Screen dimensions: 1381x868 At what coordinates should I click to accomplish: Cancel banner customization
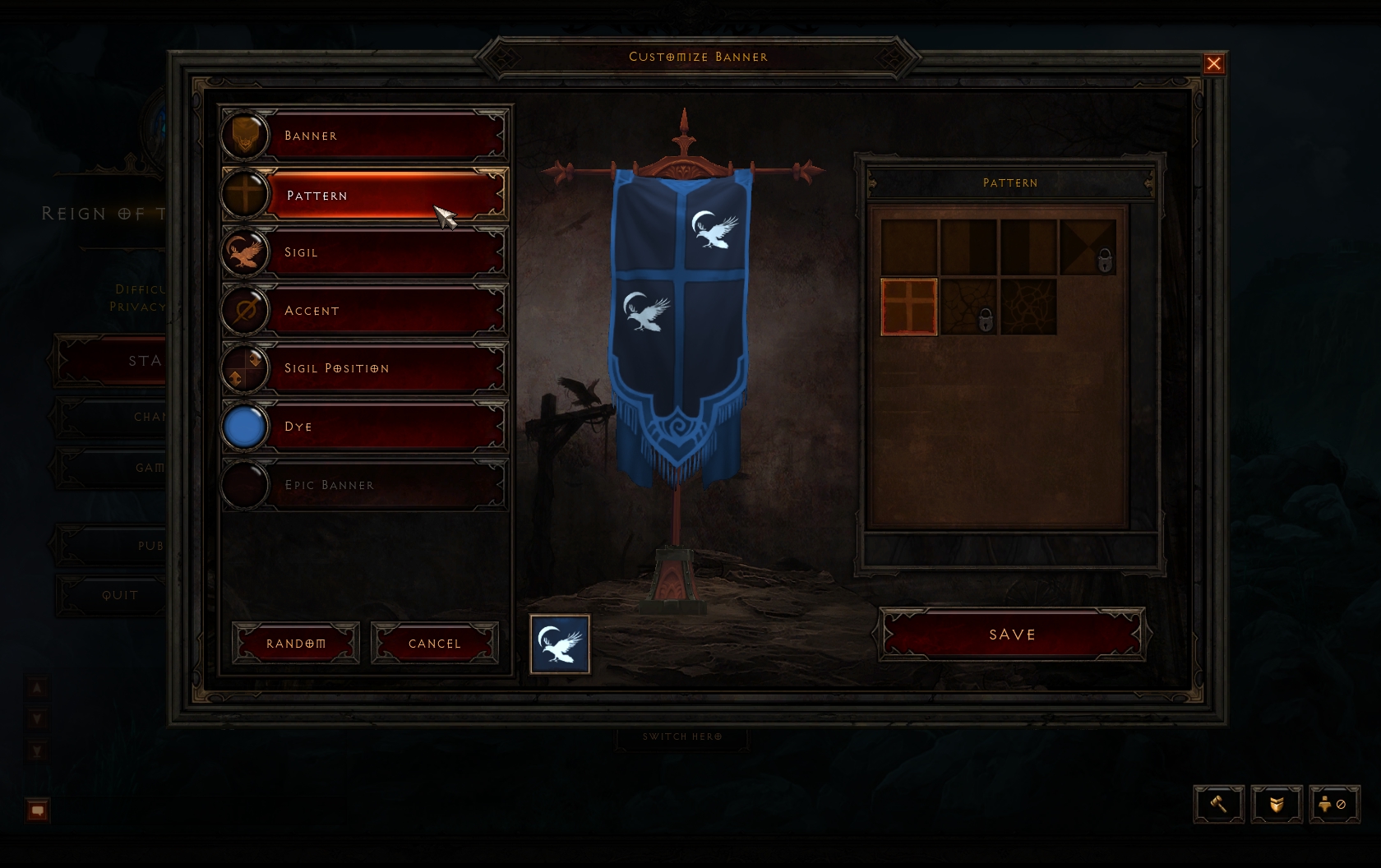pyautogui.click(x=435, y=643)
